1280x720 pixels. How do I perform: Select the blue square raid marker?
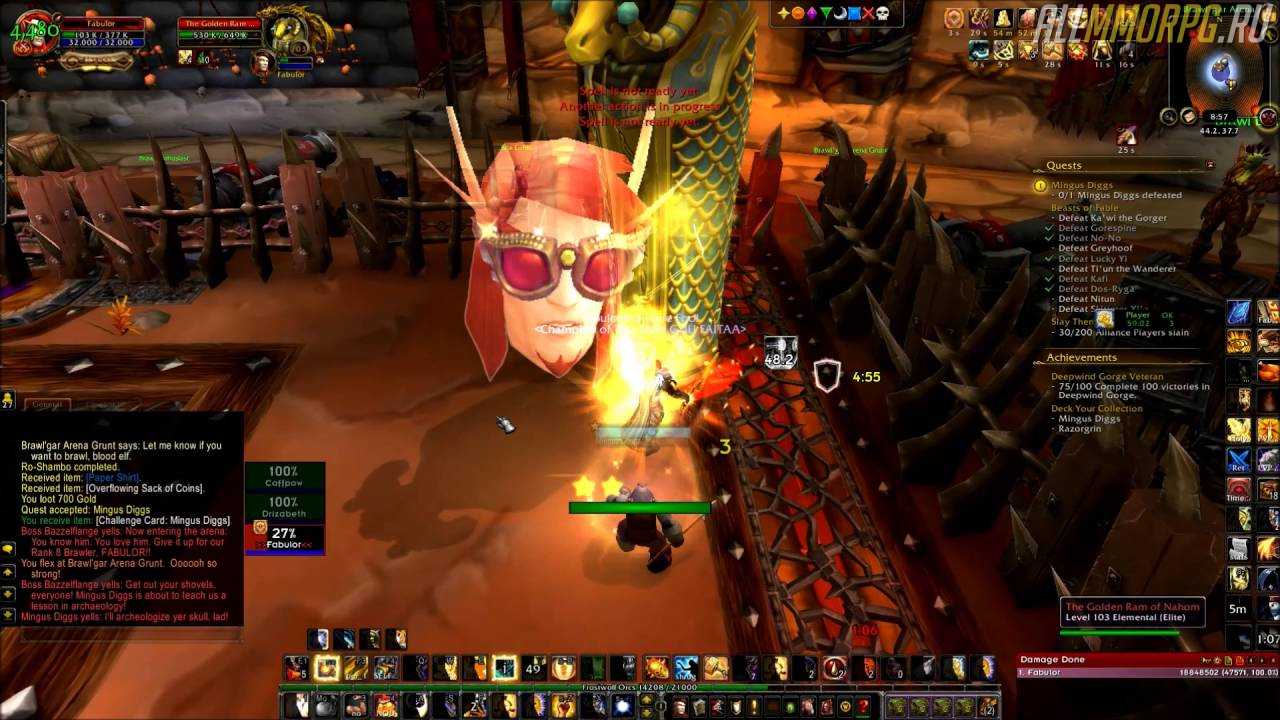click(x=853, y=13)
